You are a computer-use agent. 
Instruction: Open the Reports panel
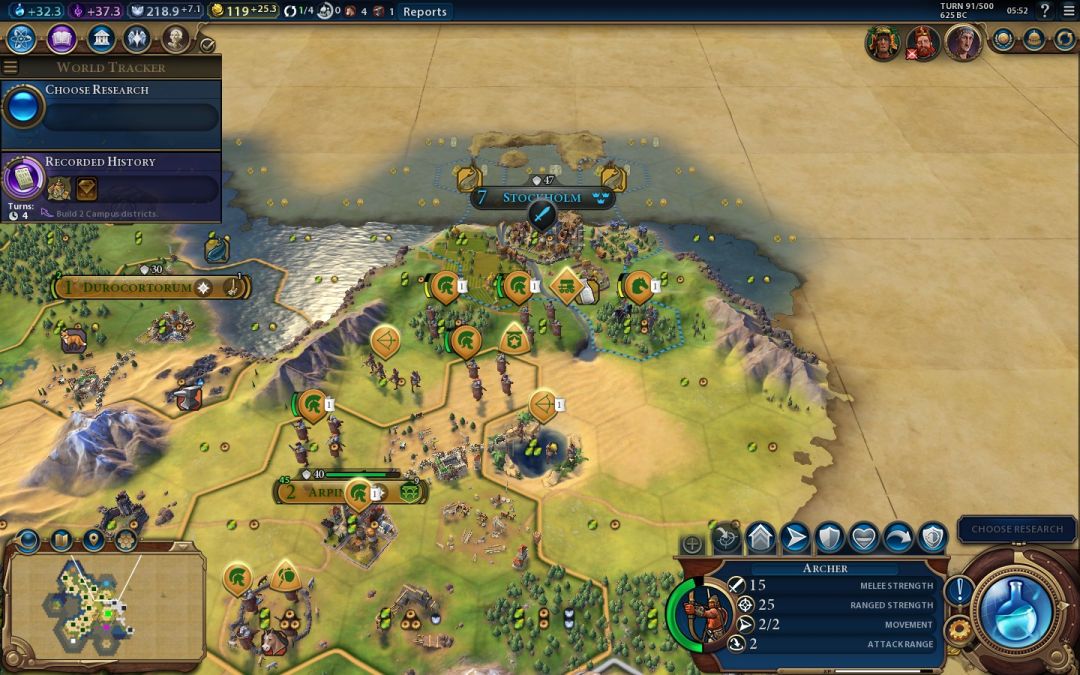click(x=424, y=12)
